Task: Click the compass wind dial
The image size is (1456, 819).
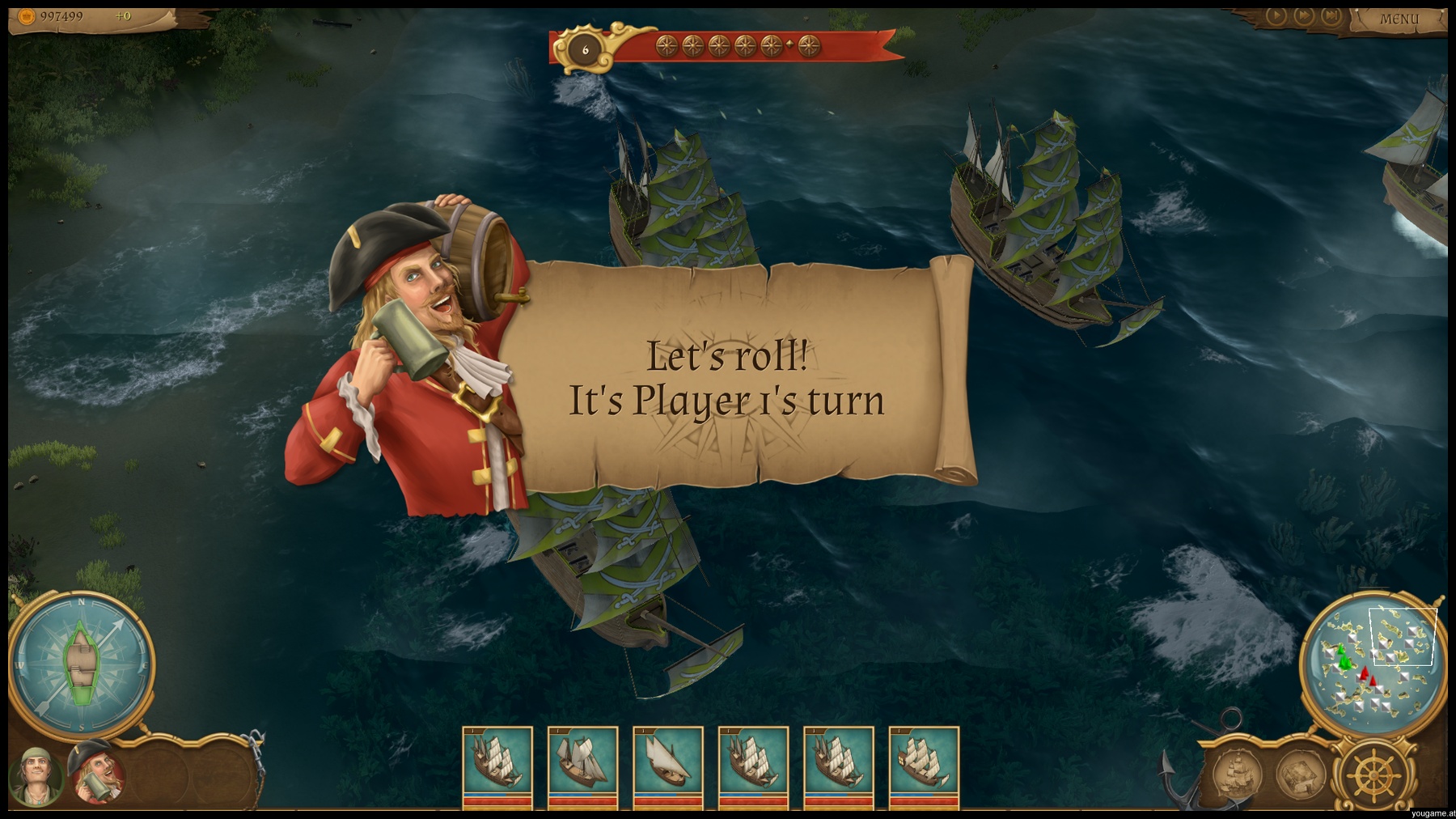Action: coord(81,664)
